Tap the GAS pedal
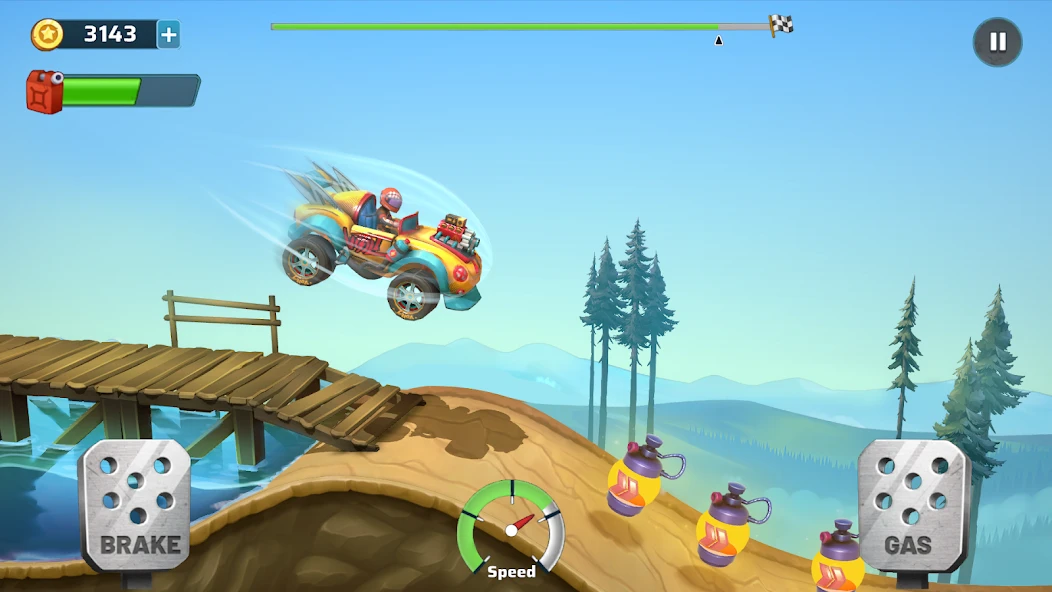 click(x=913, y=506)
